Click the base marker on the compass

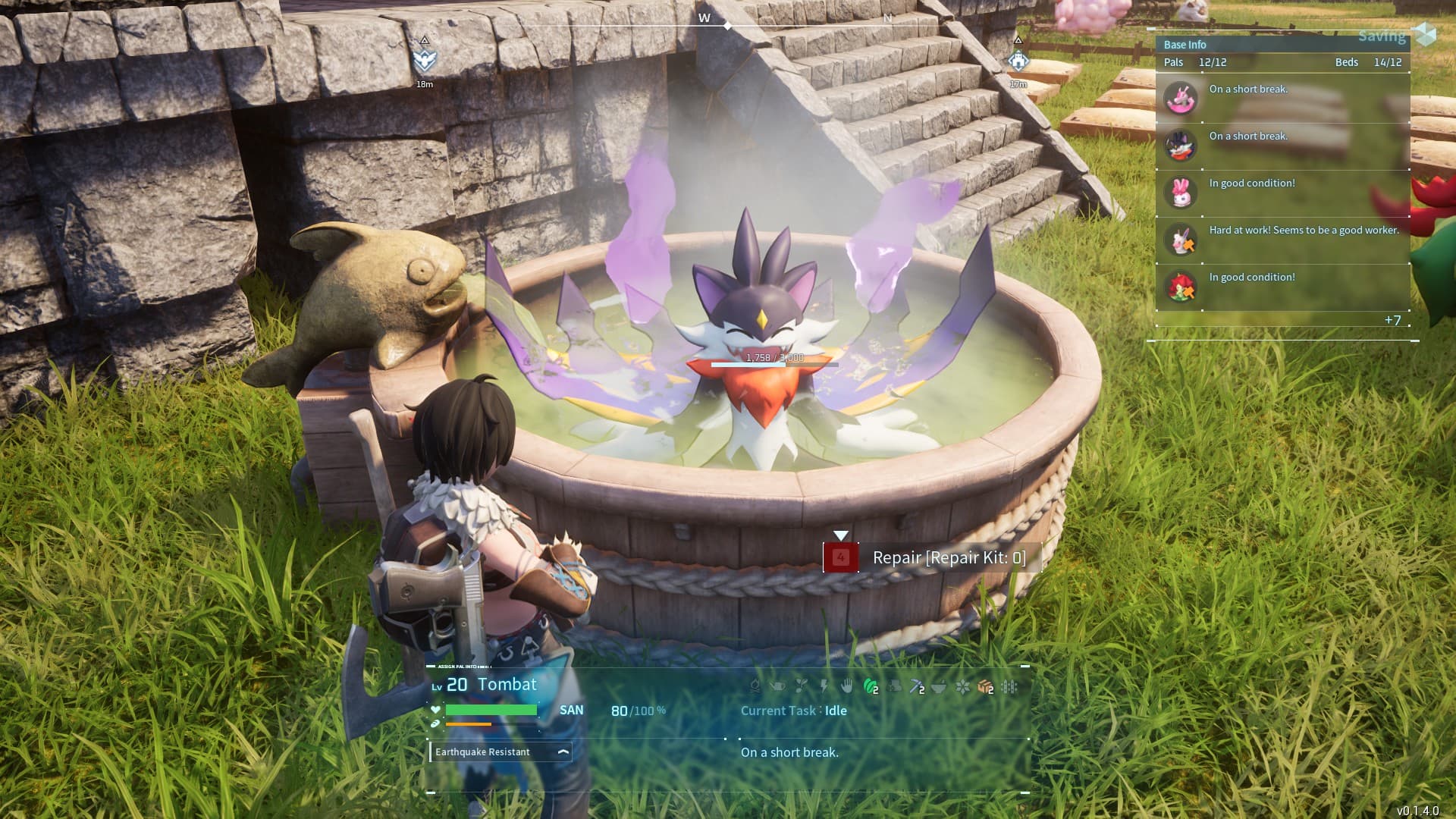tap(1018, 61)
